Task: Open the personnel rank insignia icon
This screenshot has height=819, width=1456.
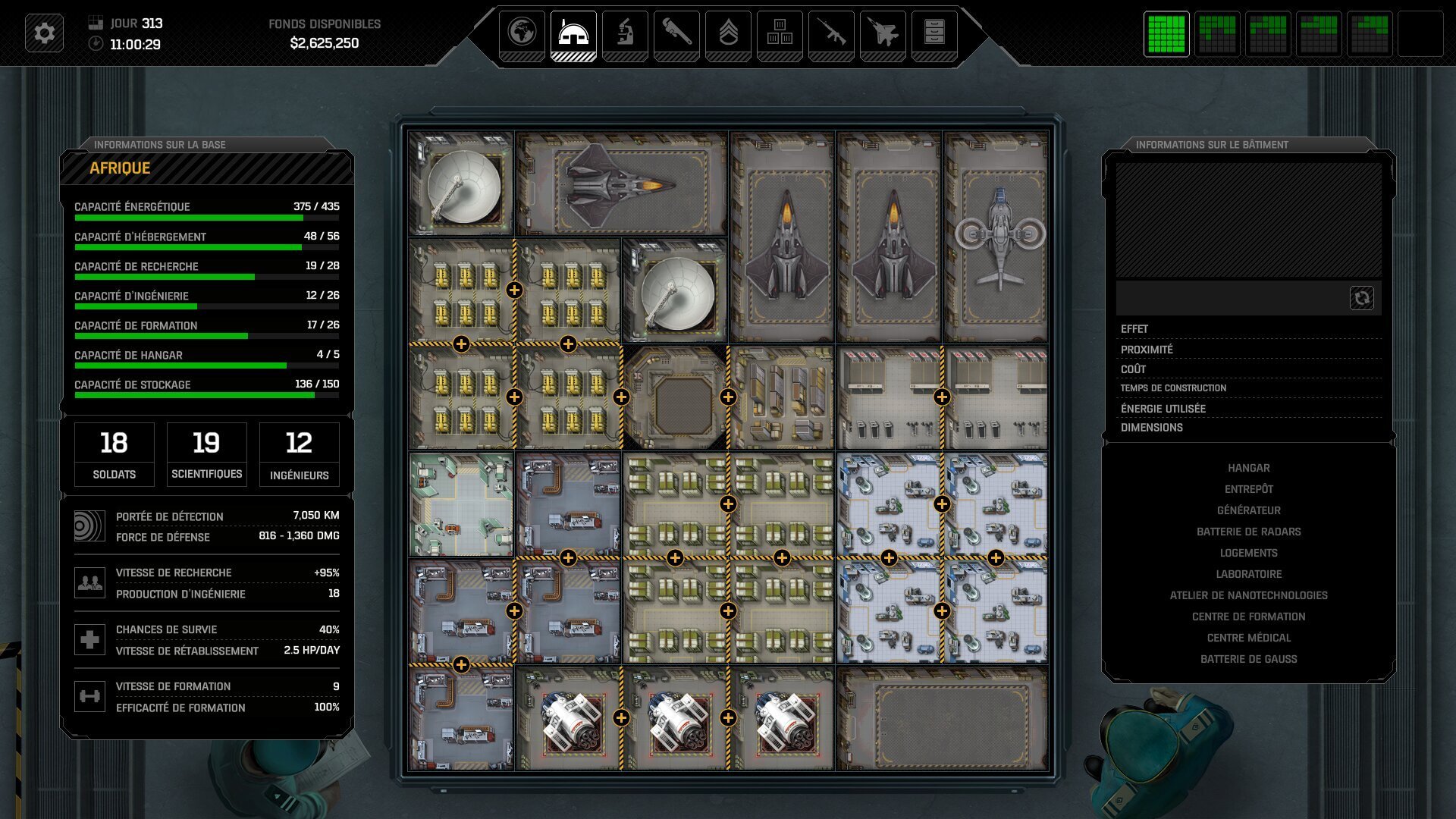Action: [x=729, y=33]
